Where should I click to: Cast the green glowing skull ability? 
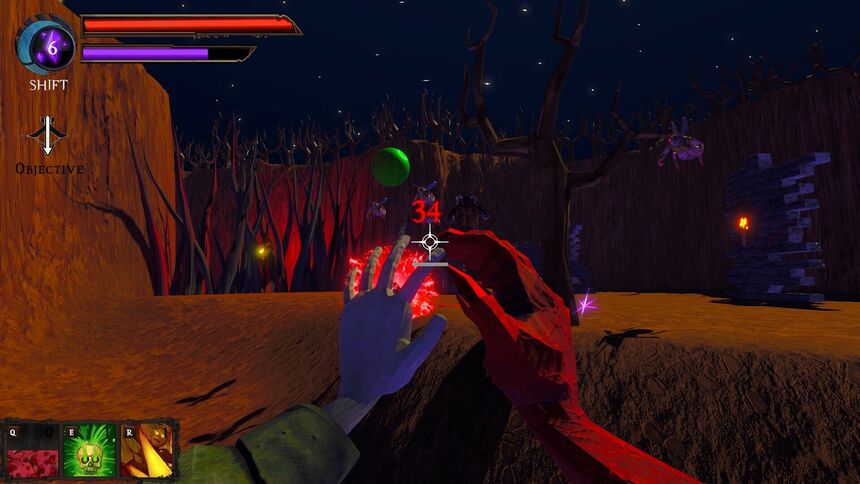90,451
